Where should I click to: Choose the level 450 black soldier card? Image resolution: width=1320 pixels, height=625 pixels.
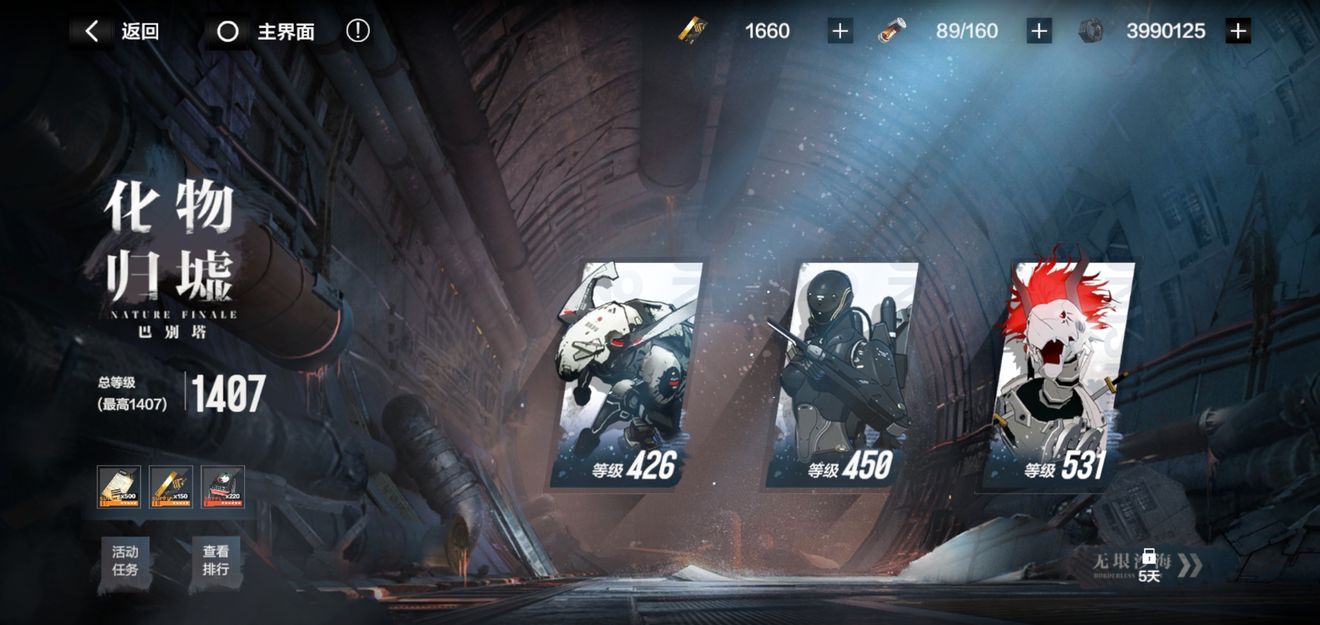(842, 375)
